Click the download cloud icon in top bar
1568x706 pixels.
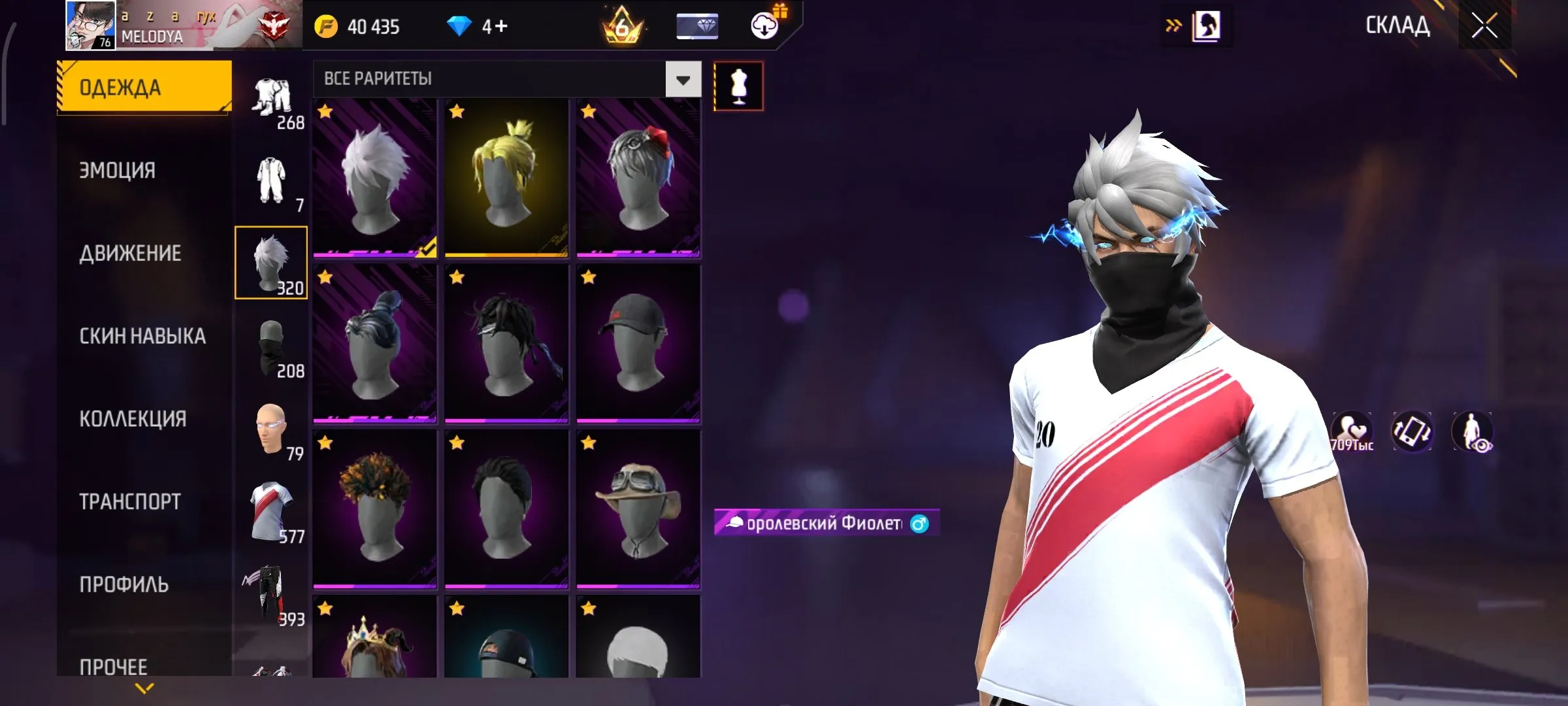point(764,26)
